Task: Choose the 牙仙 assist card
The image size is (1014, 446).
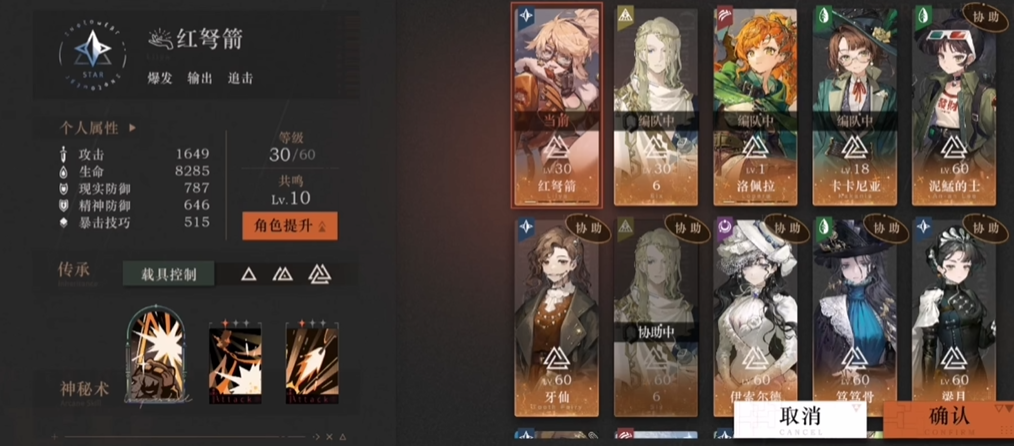Action: point(556,315)
